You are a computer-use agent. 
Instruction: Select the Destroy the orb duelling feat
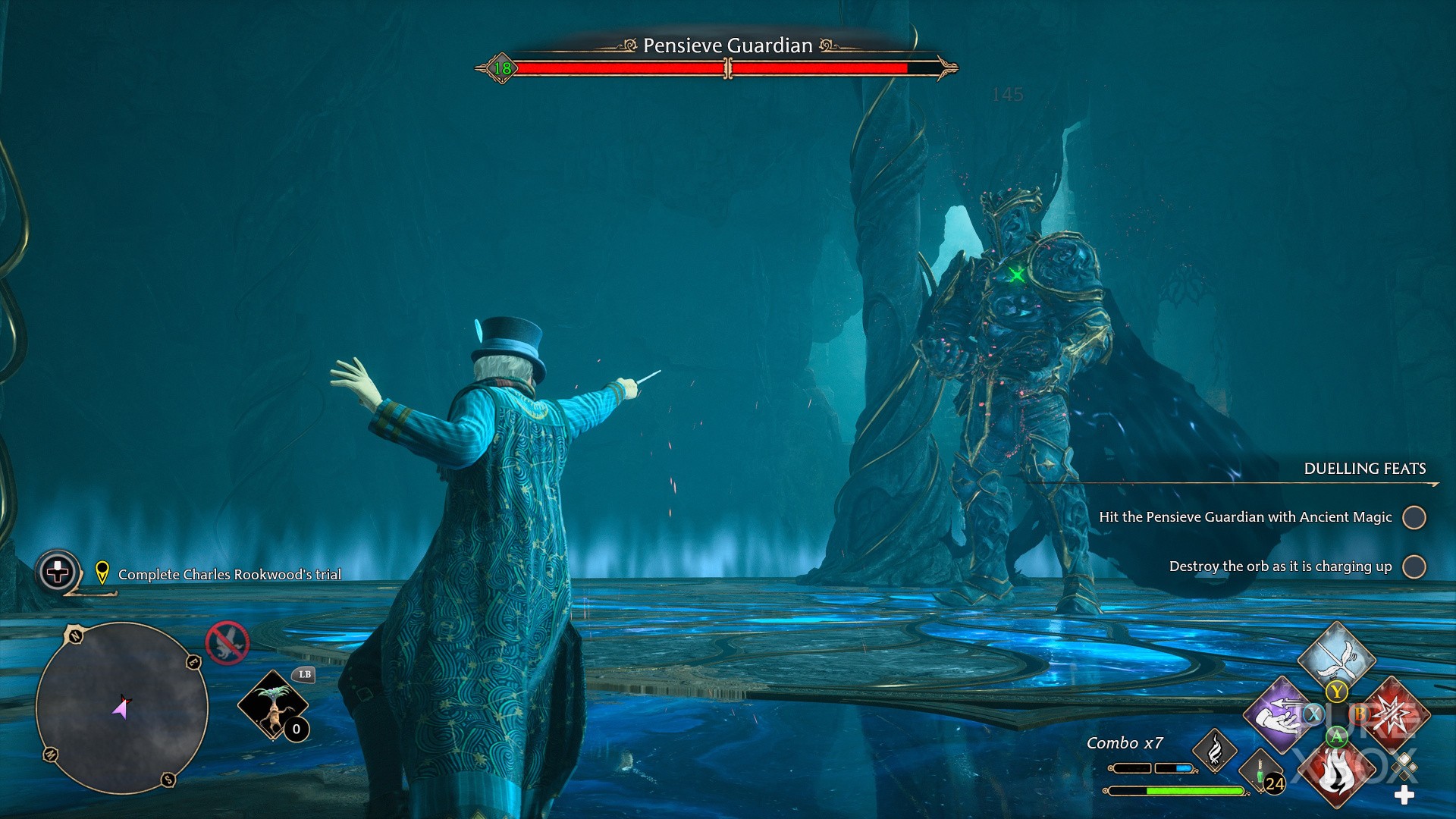(1280, 566)
